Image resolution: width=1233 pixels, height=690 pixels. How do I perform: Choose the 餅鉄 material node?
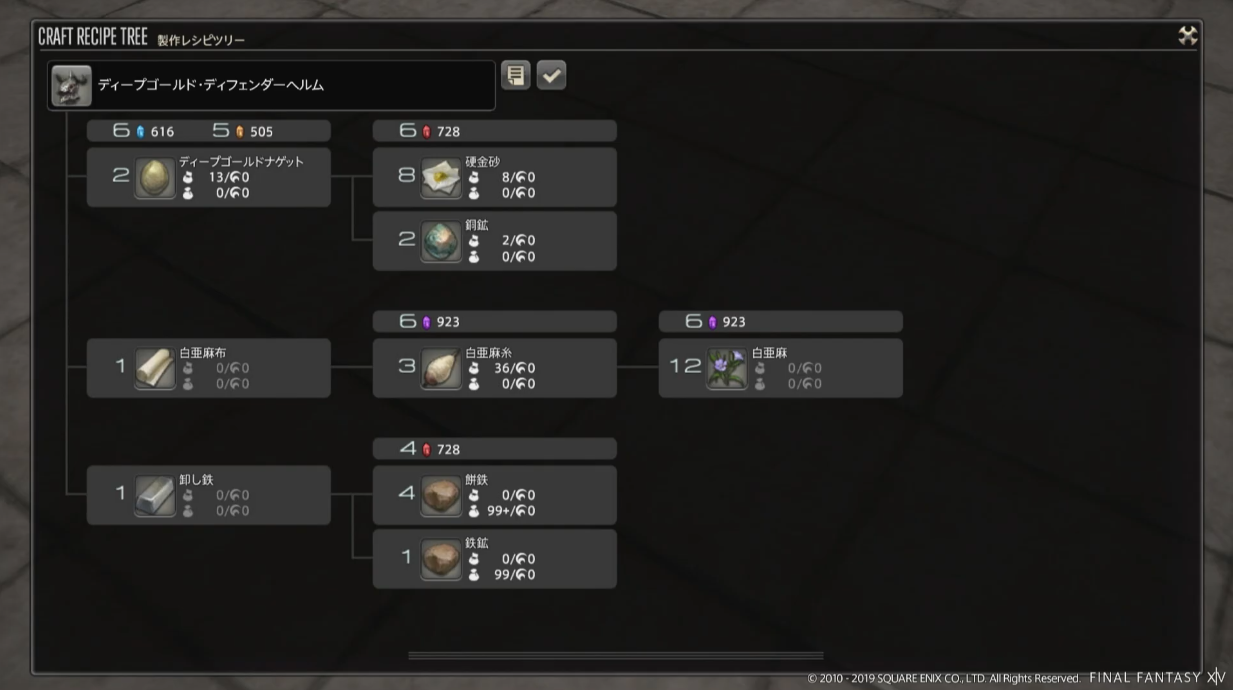tap(494, 495)
